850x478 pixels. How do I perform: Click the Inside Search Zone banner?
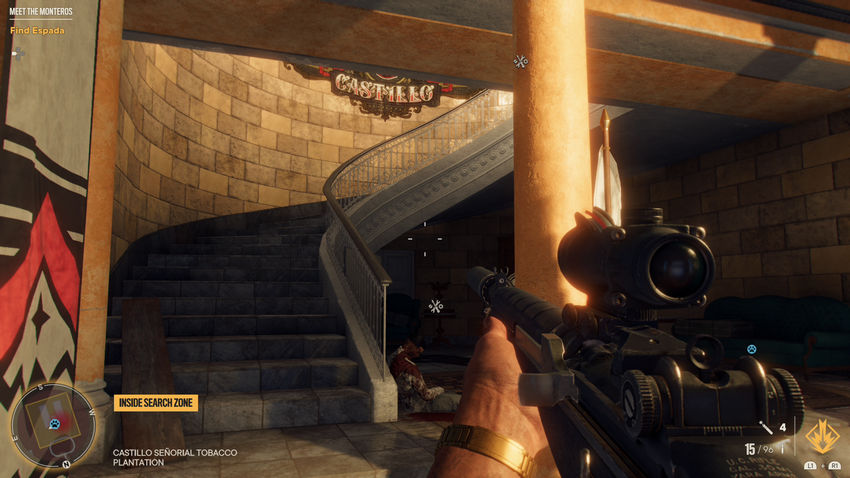point(155,402)
